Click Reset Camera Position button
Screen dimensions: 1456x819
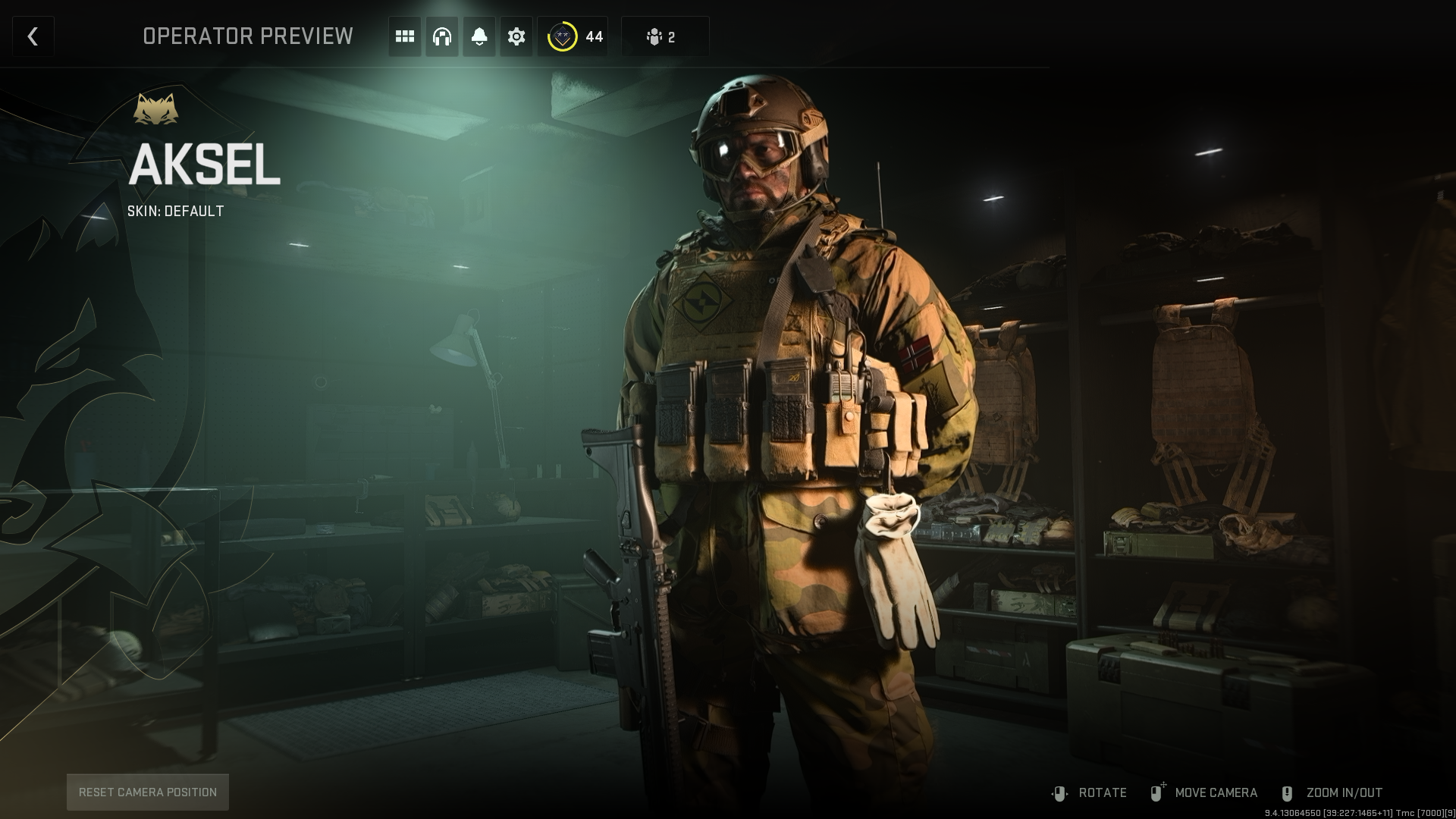coord(148,792)
